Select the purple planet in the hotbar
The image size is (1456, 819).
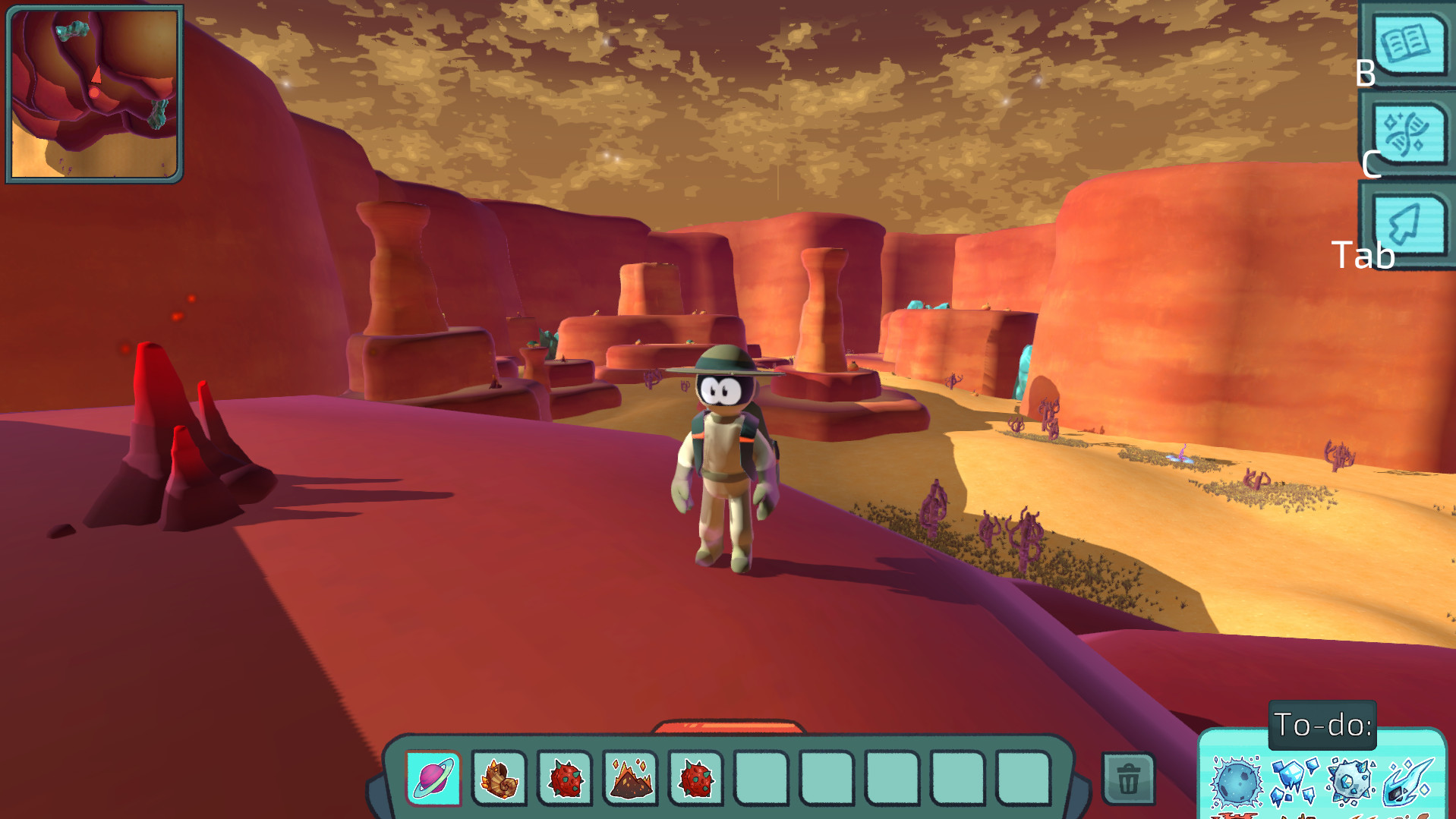pyautogui.click(x=433, y=777)
